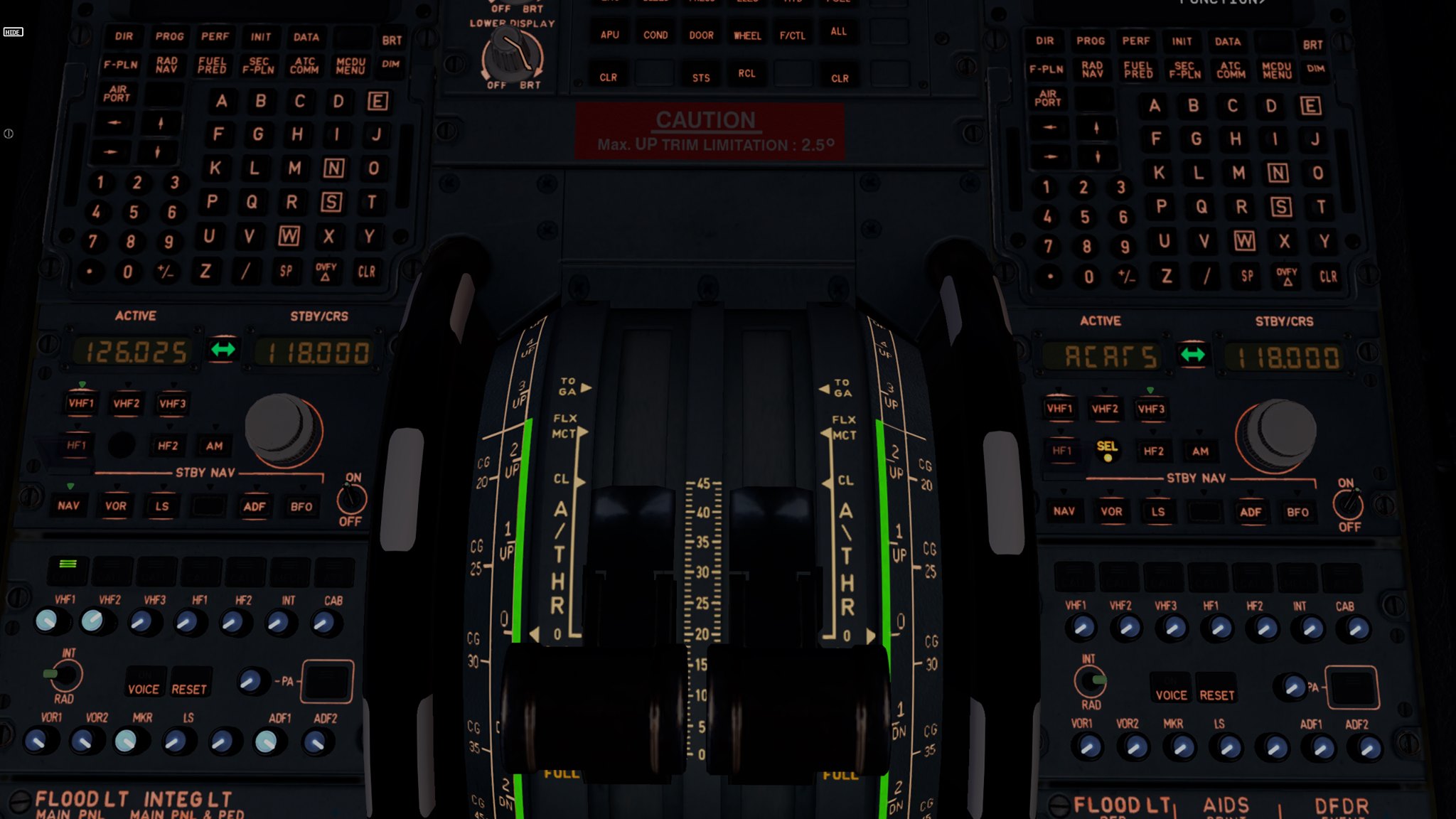Show the STS status page on ECAM
The height and width of the screenshot is (819, 1456).
(700, 76)
